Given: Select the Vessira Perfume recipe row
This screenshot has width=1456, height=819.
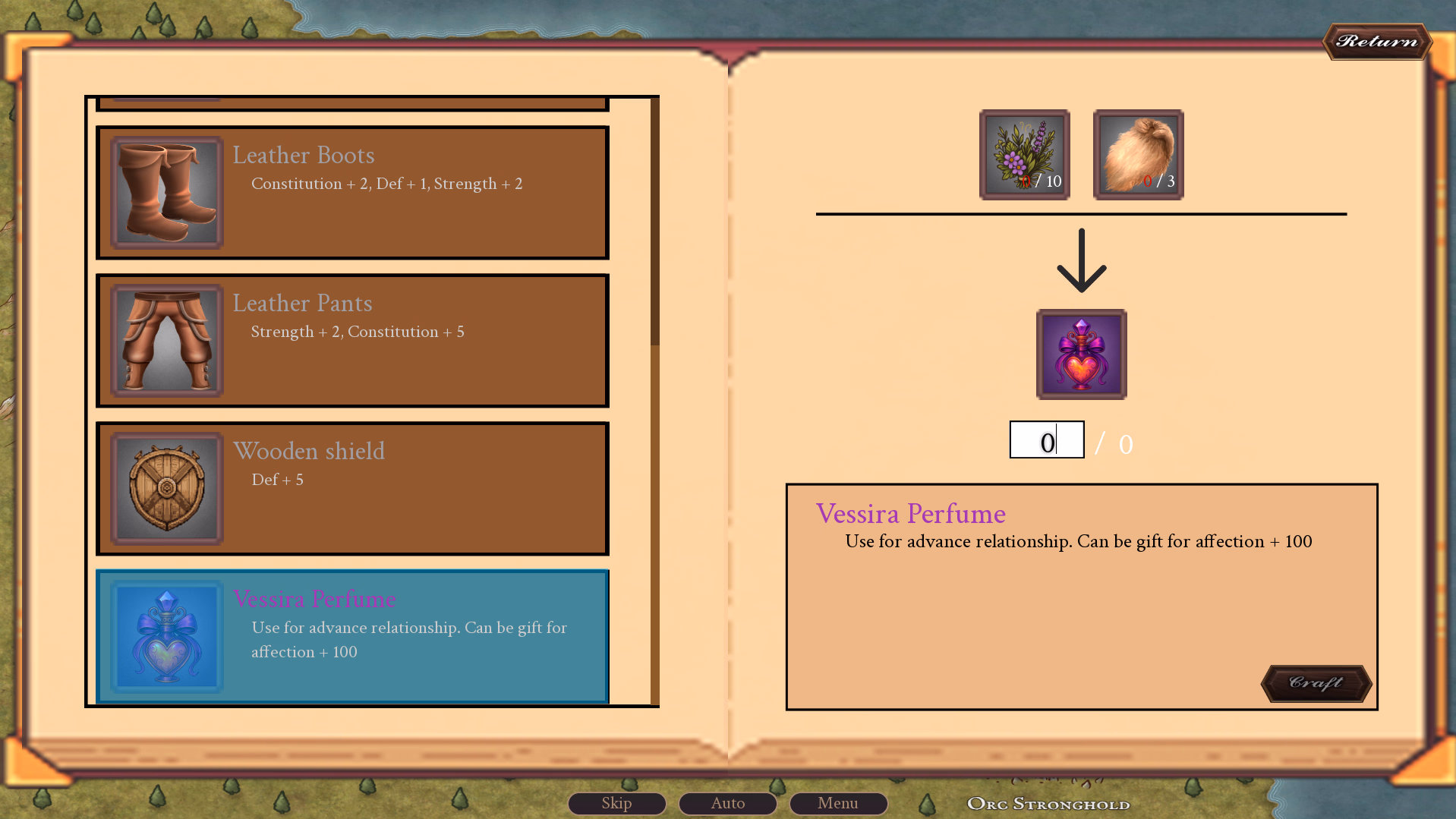Looking at the screenshot, I should (x=352, y=636).
